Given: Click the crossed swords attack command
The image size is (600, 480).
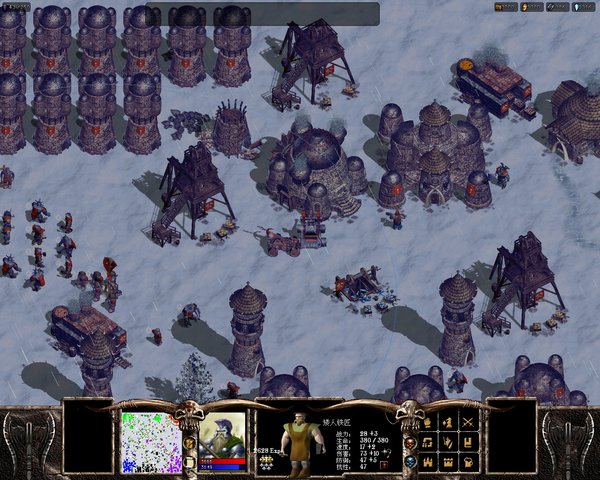Looking at the screenshot, I should click(x=469, y=421).
